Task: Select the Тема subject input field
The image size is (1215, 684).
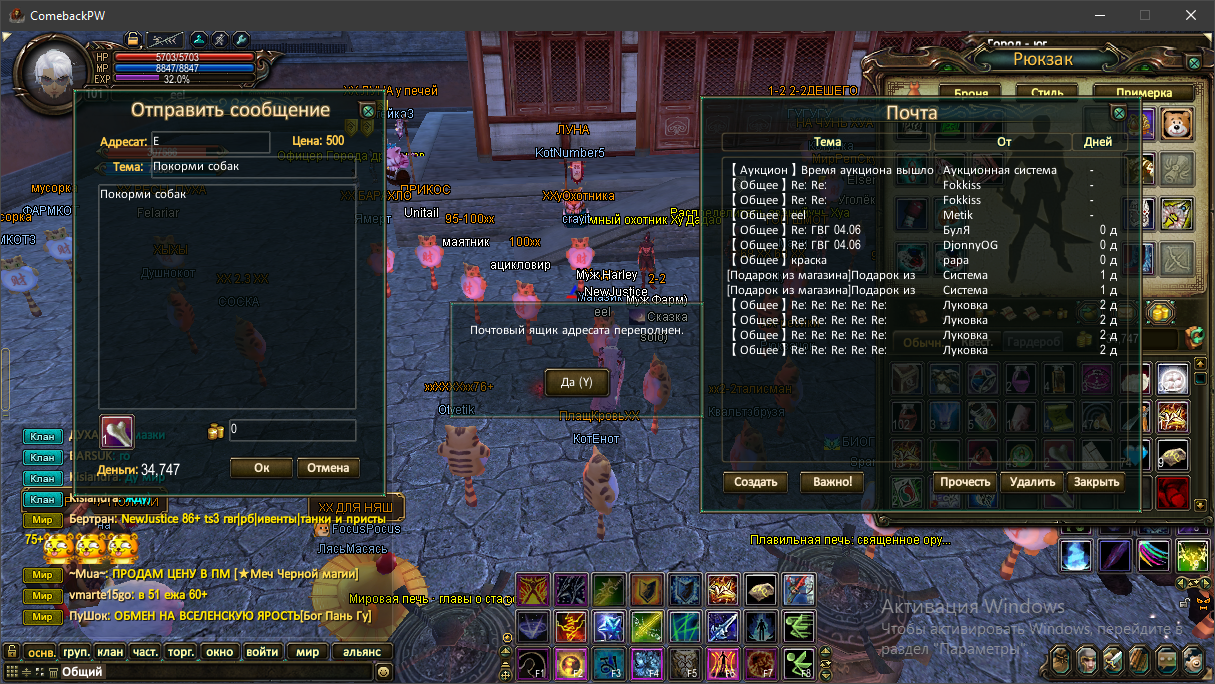Action: [253, 167]
